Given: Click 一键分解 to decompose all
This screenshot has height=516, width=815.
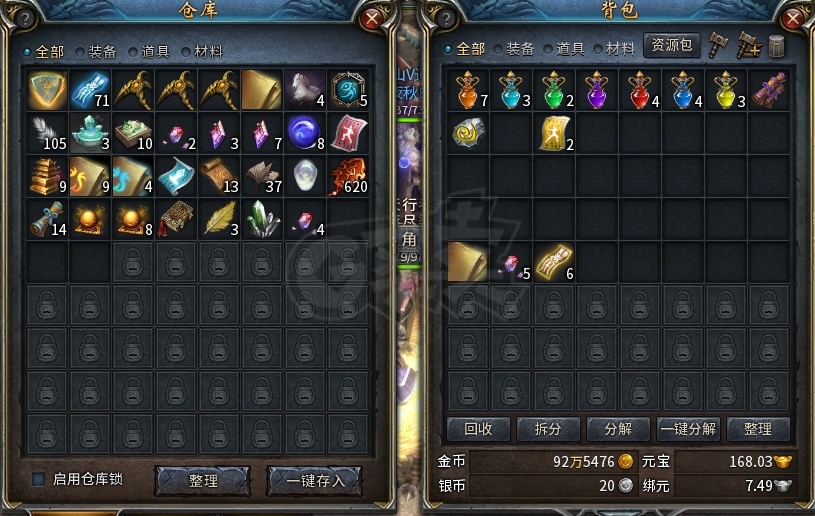Looking at the screenshot, I should pyautogui.click(x=687, y=429).
